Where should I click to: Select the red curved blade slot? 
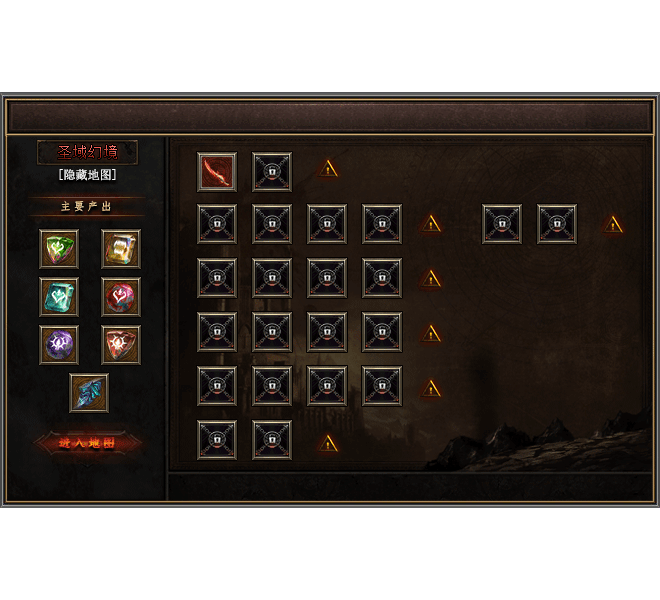tap(217, 172)
